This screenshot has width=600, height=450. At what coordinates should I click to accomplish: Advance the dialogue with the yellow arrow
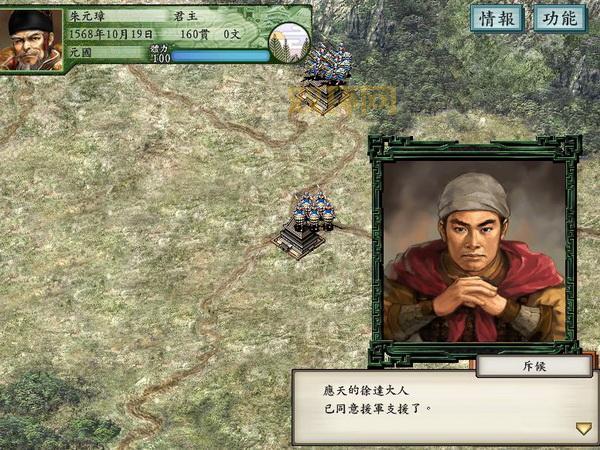click(x=583, y=428)
